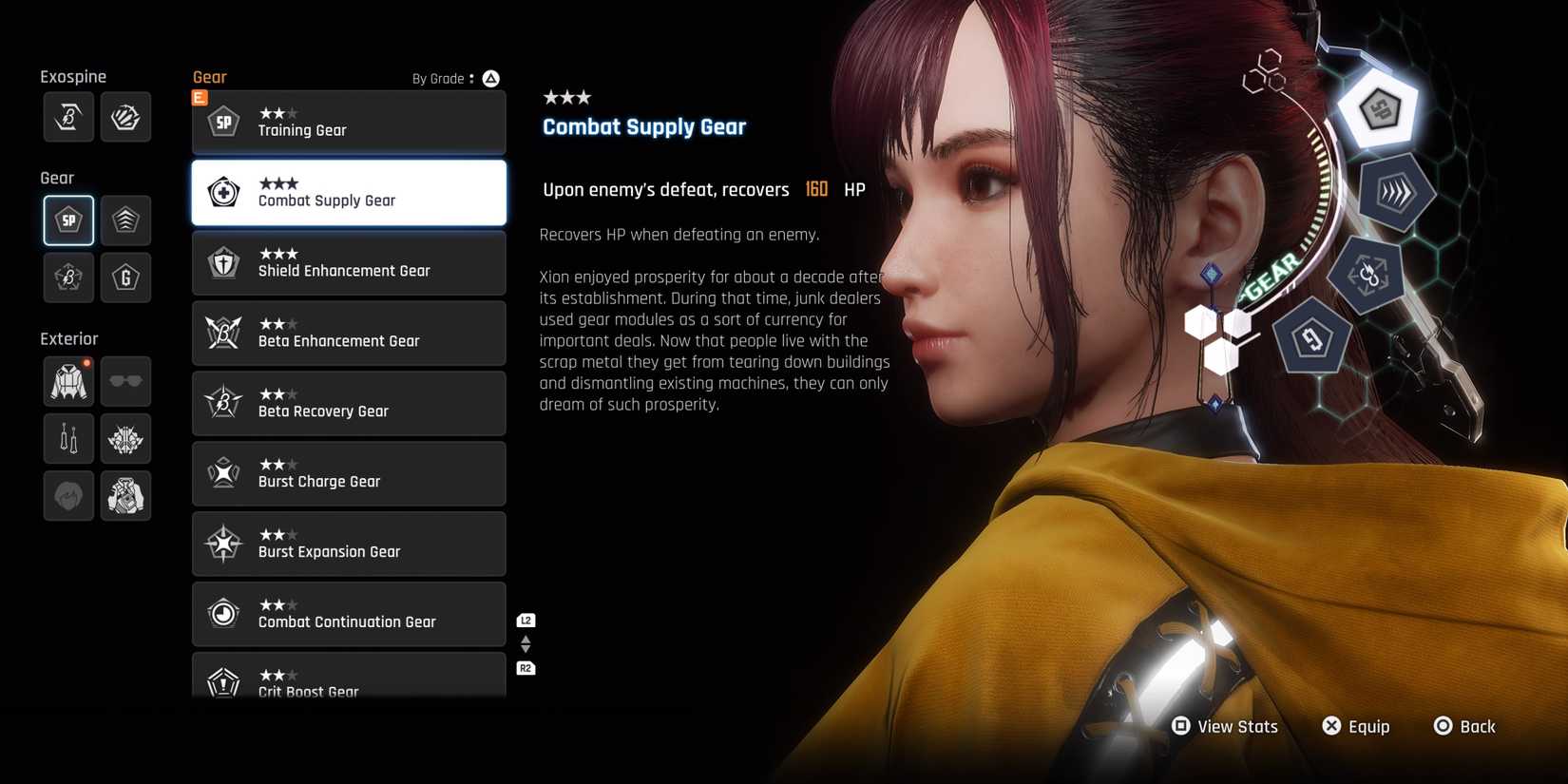Select the glasses Exterior slot
The image size is (1568, 784).
[x=125, y=381]
